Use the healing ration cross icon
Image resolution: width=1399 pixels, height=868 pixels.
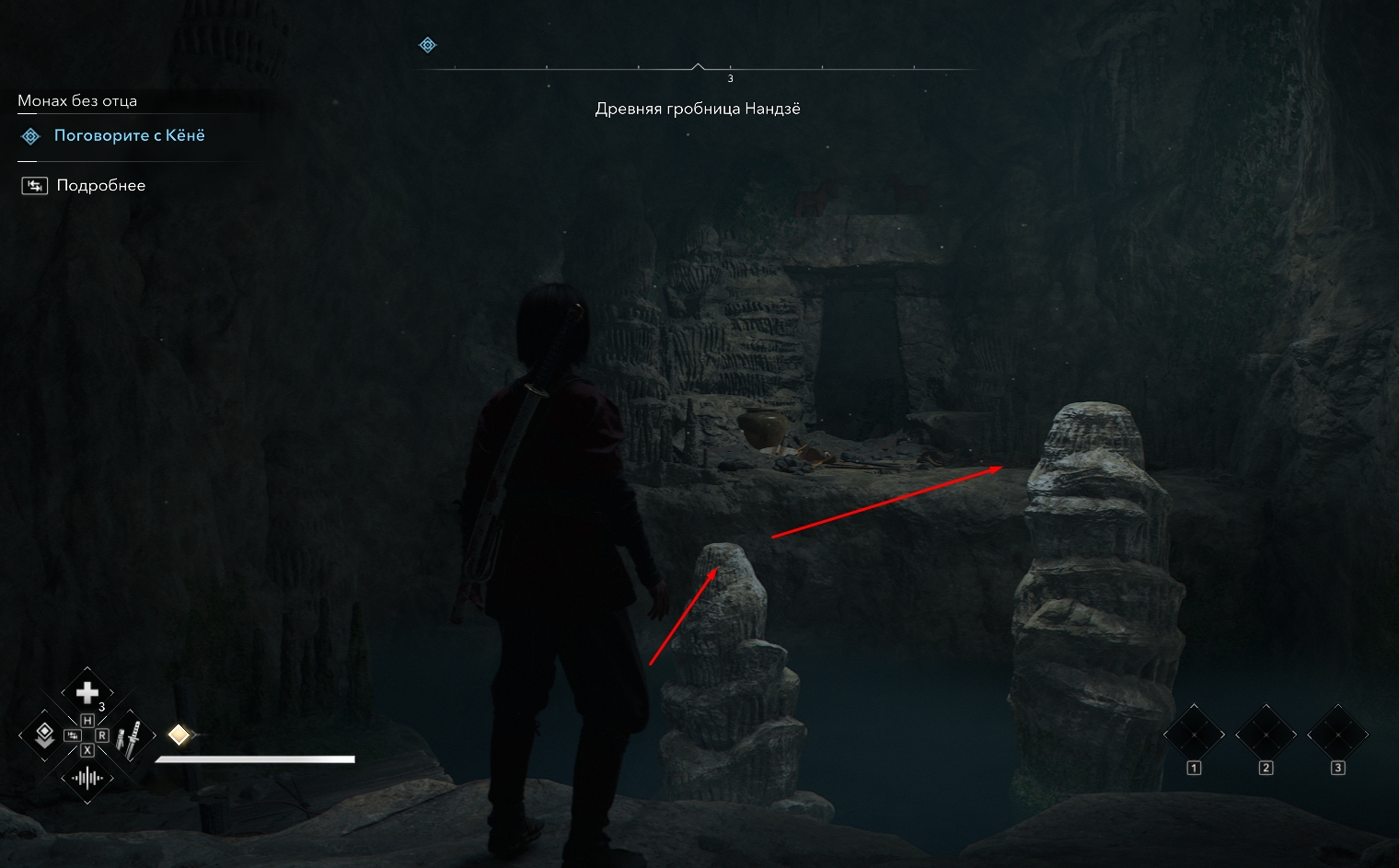[x=87, y=692]
